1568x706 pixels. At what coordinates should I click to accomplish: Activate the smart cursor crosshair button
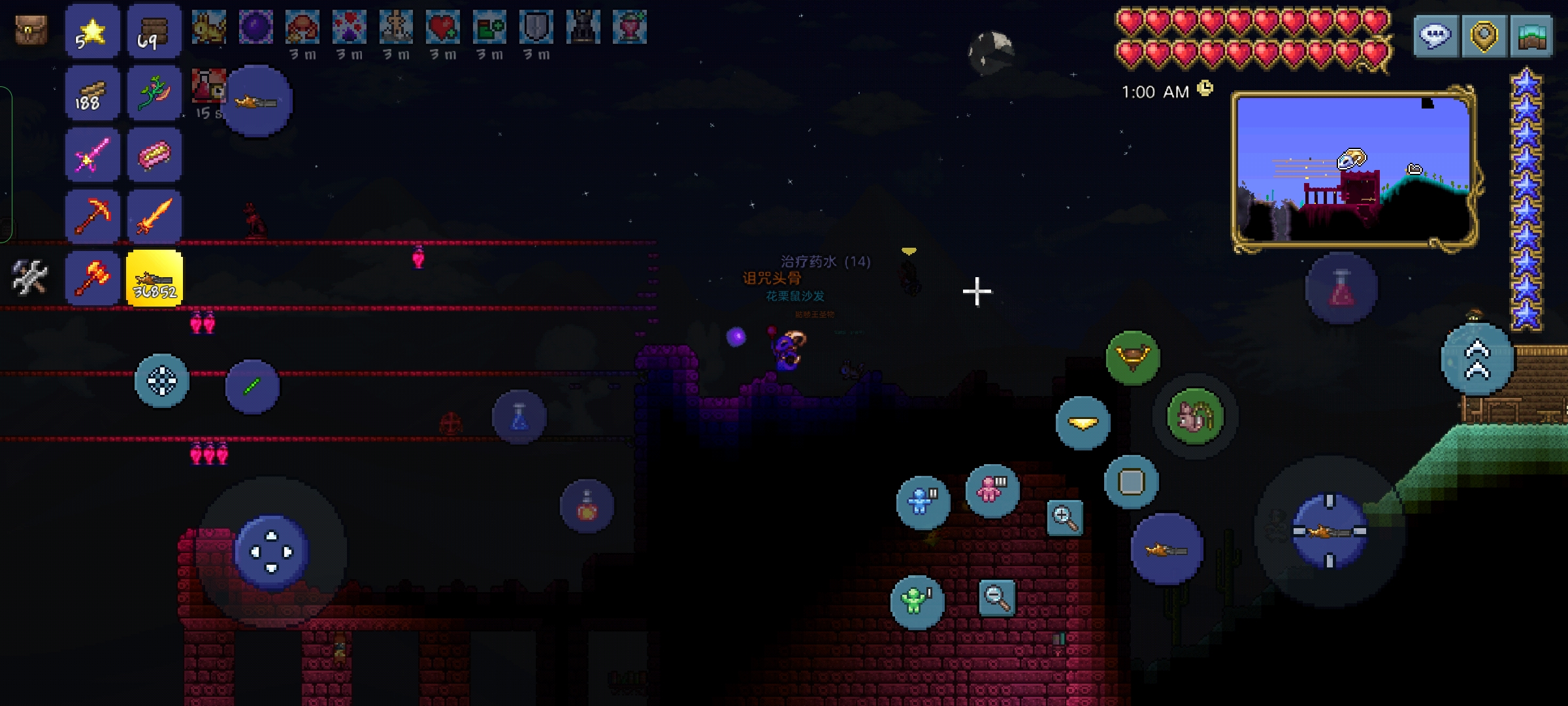click(162, 380)
